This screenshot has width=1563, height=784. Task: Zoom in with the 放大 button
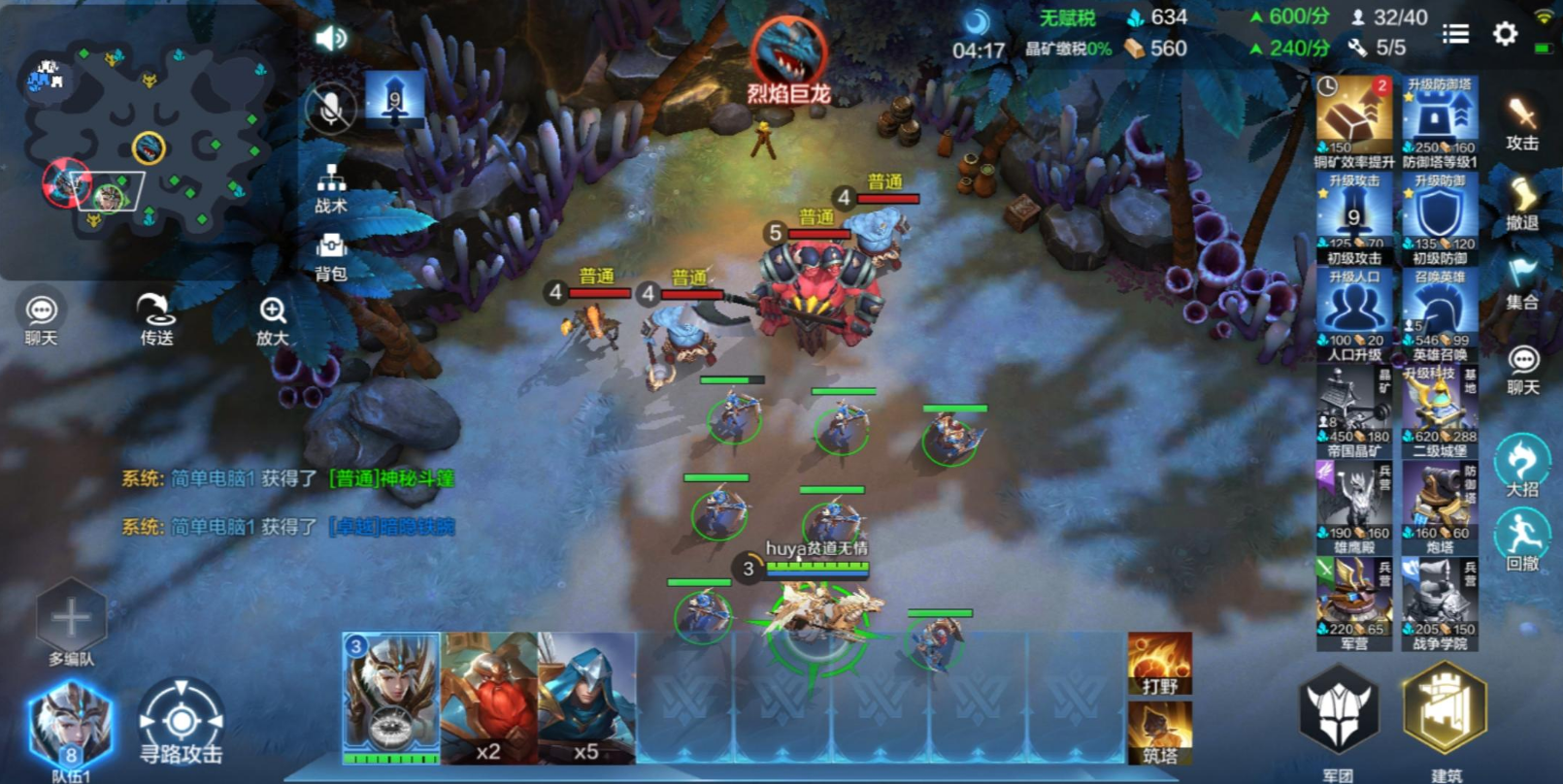tap(273, 318)
